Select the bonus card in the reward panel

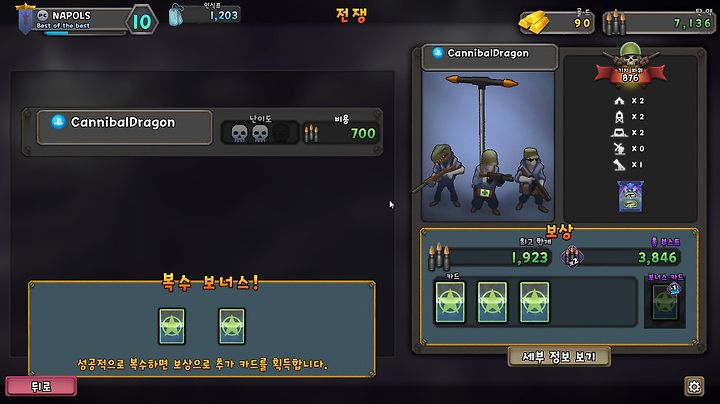tap(664, 303)
